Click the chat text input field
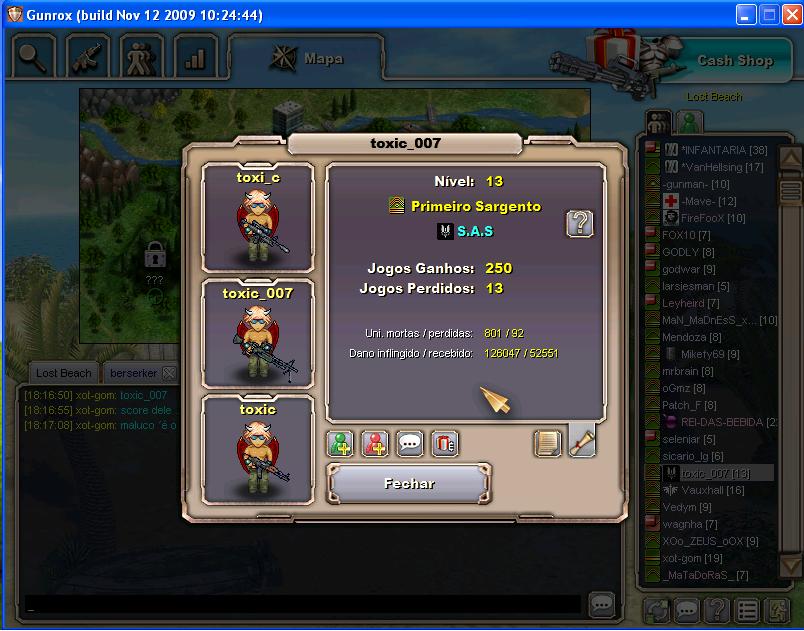Image resolution: width=804 pixels, height=631 pixels. click(x=300, y=605)
